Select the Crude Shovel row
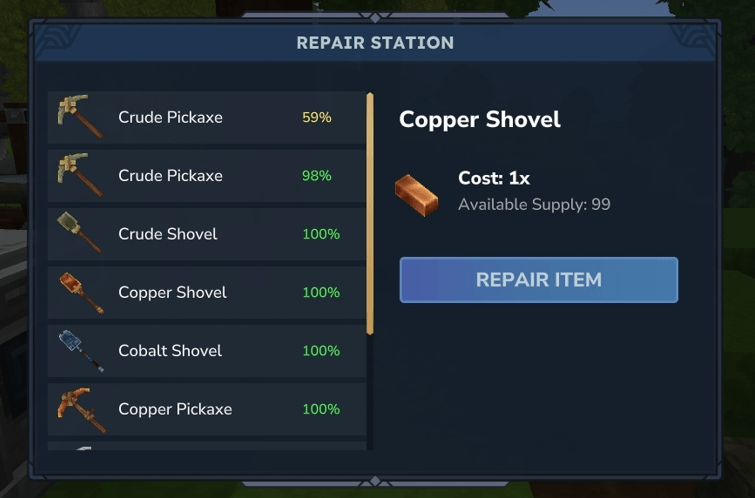The image size is (755, 498). click(206, 234)
